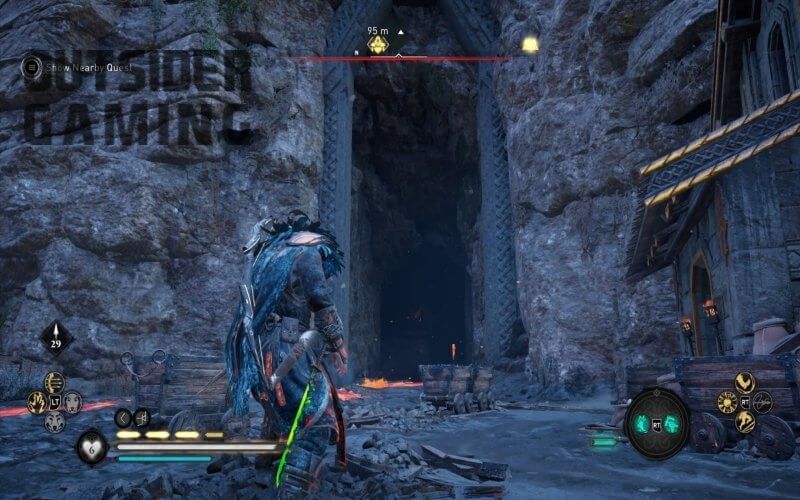Activate the golden sun-shaped melee ability
Screen dimensions: 800x500
pyautogui.click(x=726, y=402)
